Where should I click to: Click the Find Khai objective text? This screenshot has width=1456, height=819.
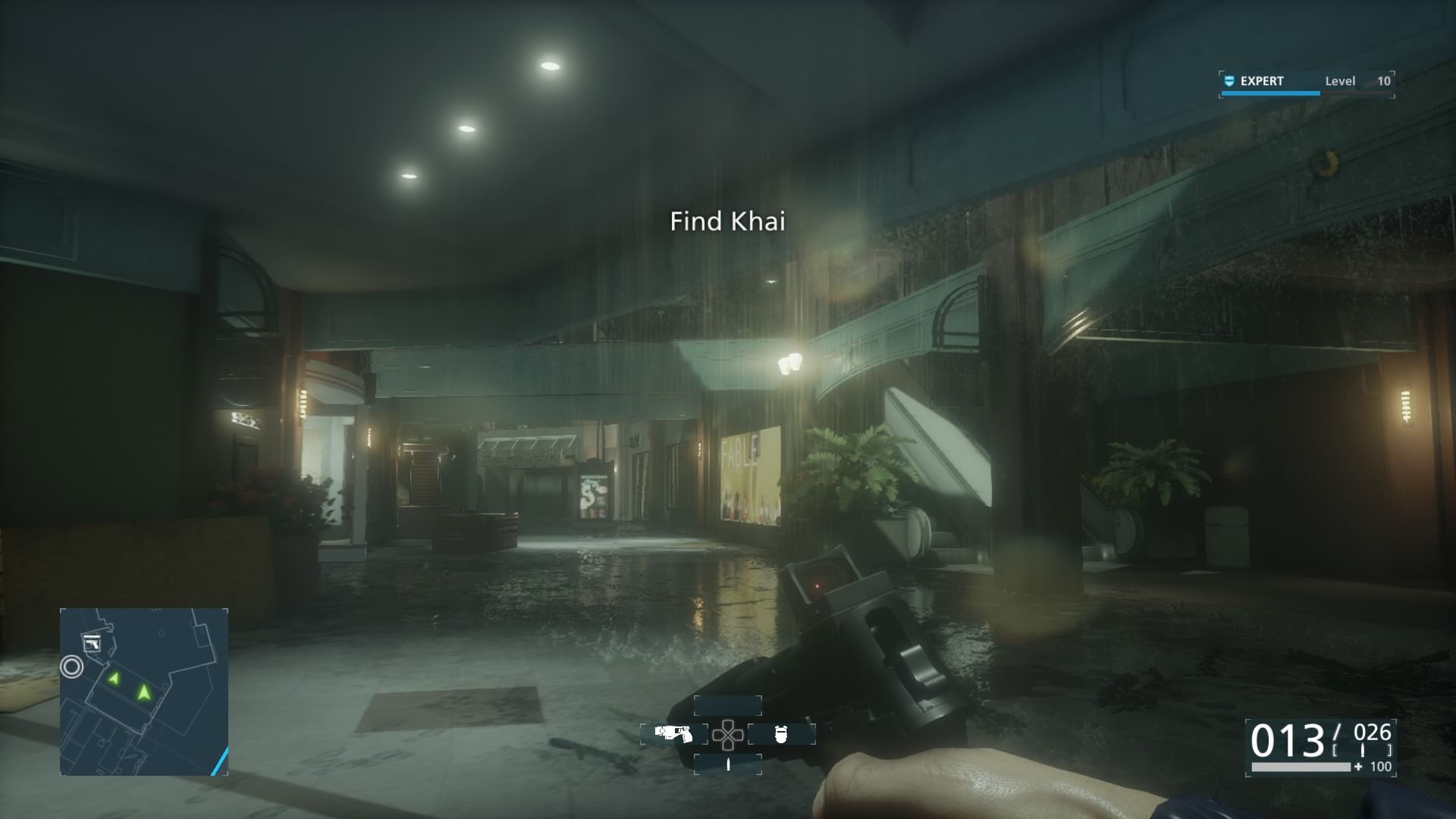pos(727,221)
